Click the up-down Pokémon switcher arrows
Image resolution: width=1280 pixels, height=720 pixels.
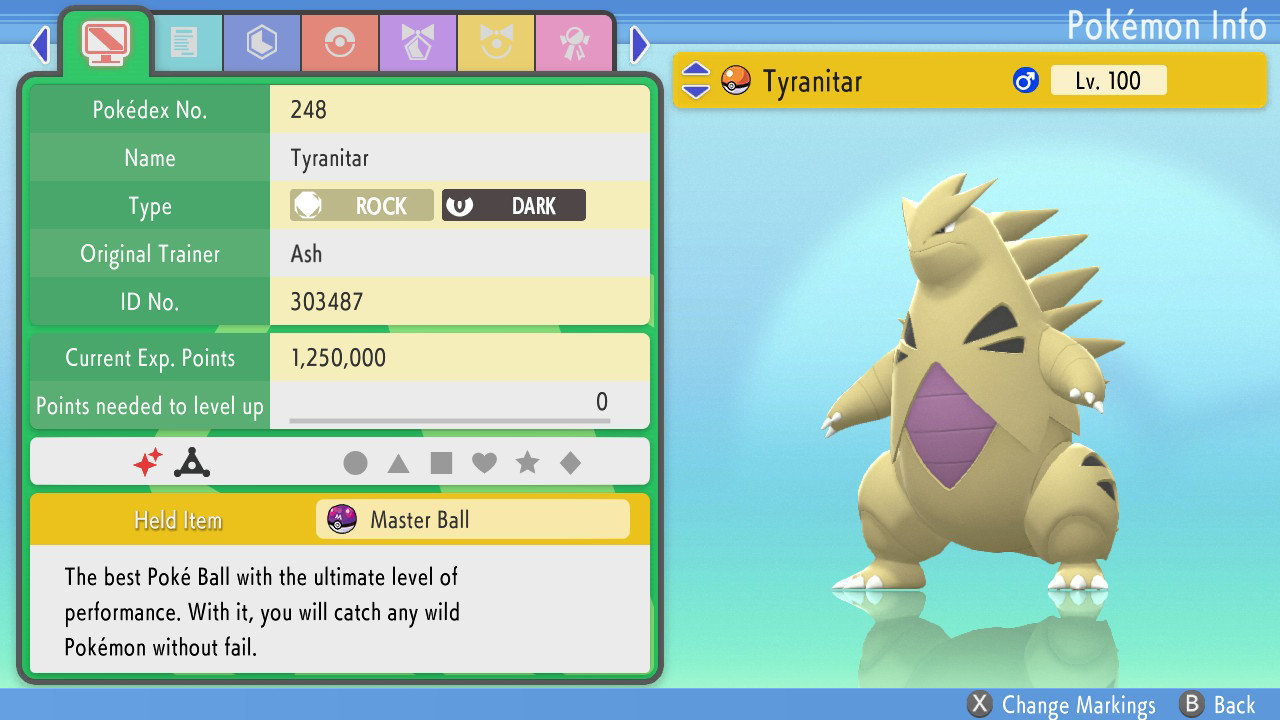coord(694,81)
